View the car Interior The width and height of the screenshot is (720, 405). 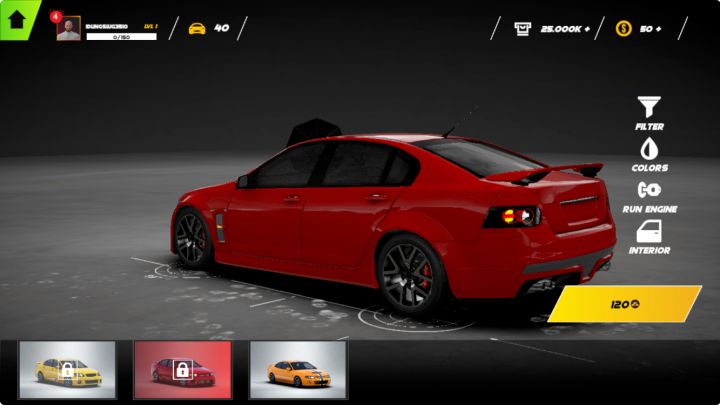(649, 237)
